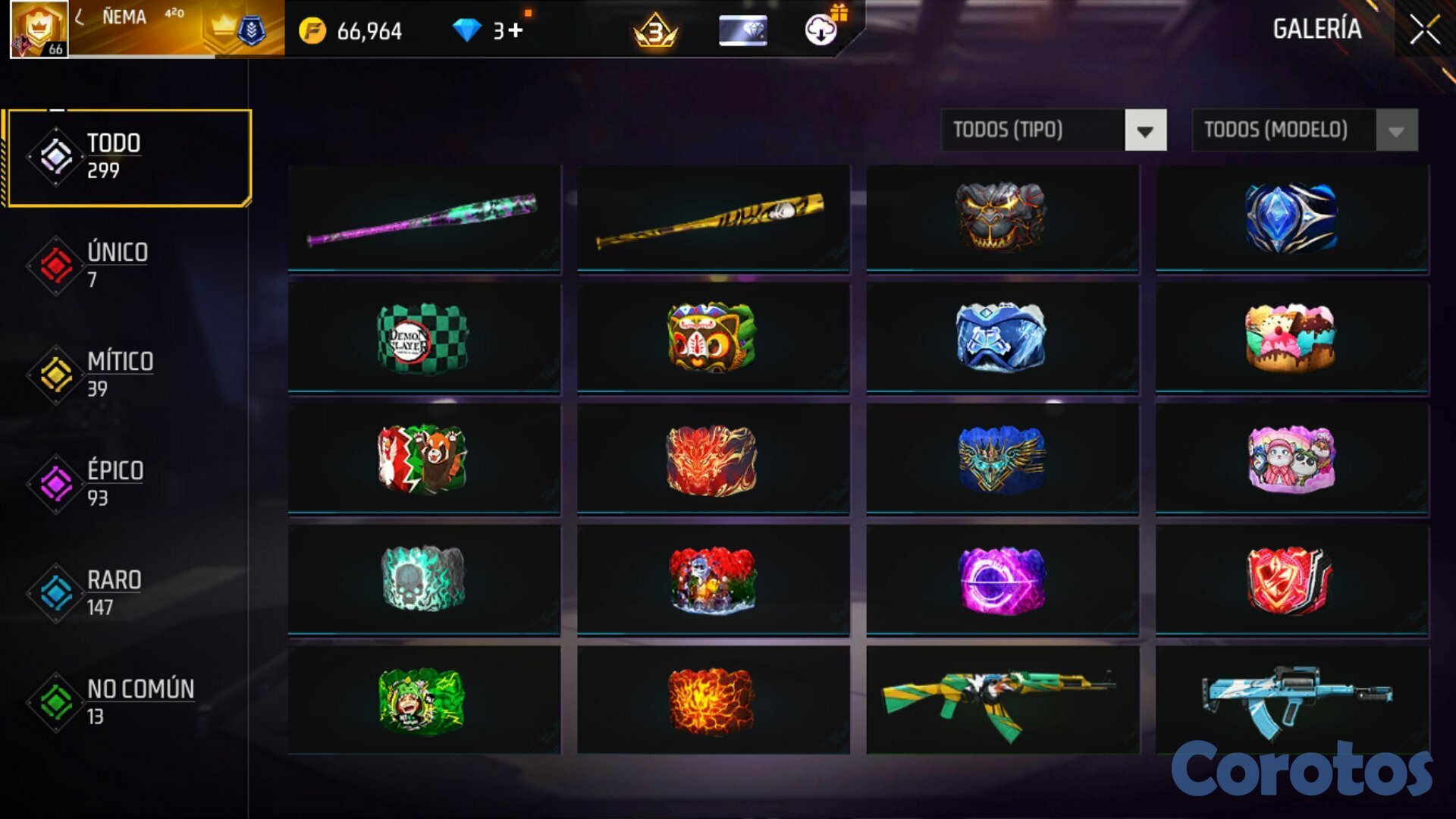Choose the ice cream cake gloo wall

pyautogui.click(x=1291, y=339)
